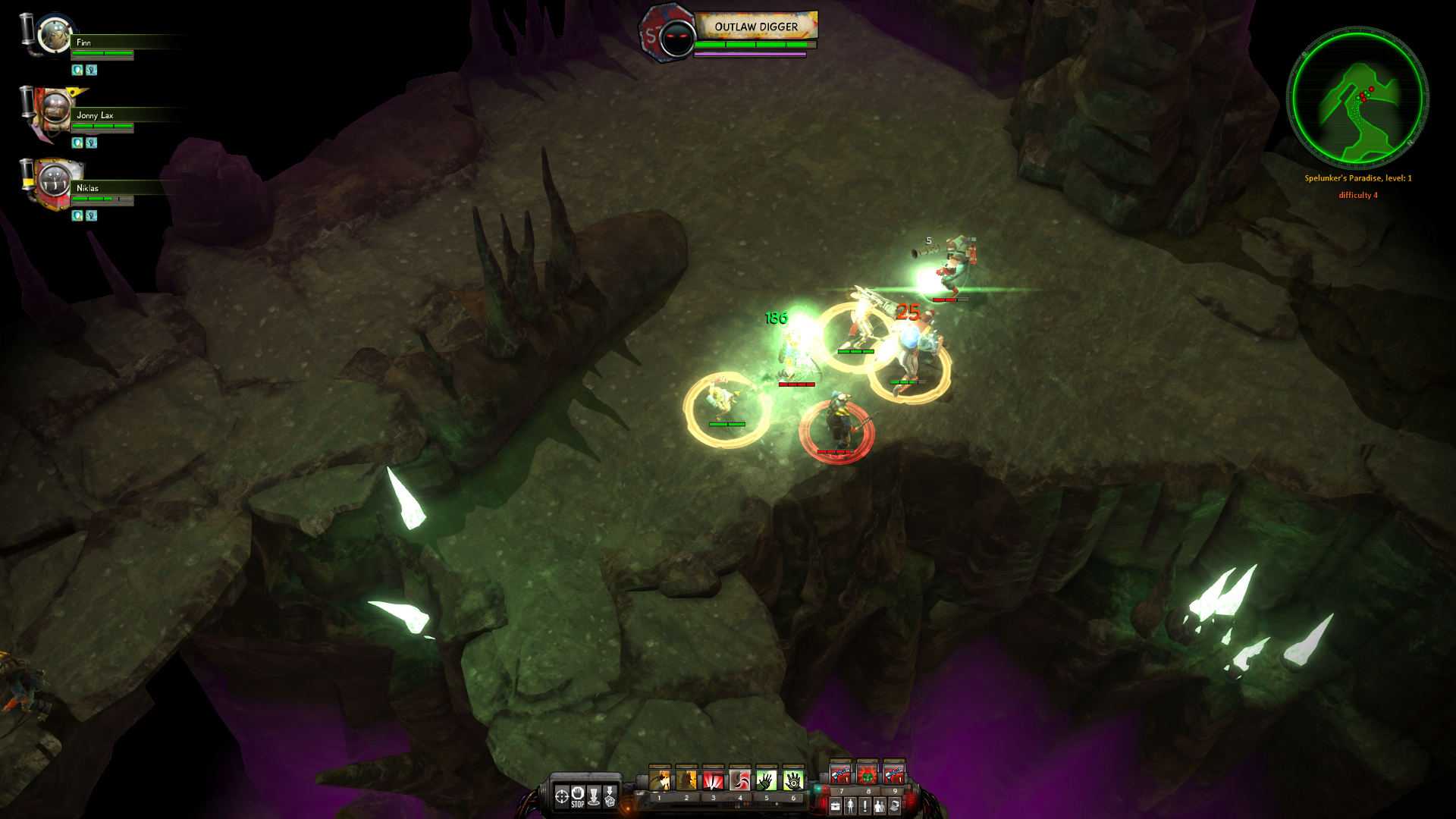
Task: Open the team management two-figures icon
Action: coord(880,805)
